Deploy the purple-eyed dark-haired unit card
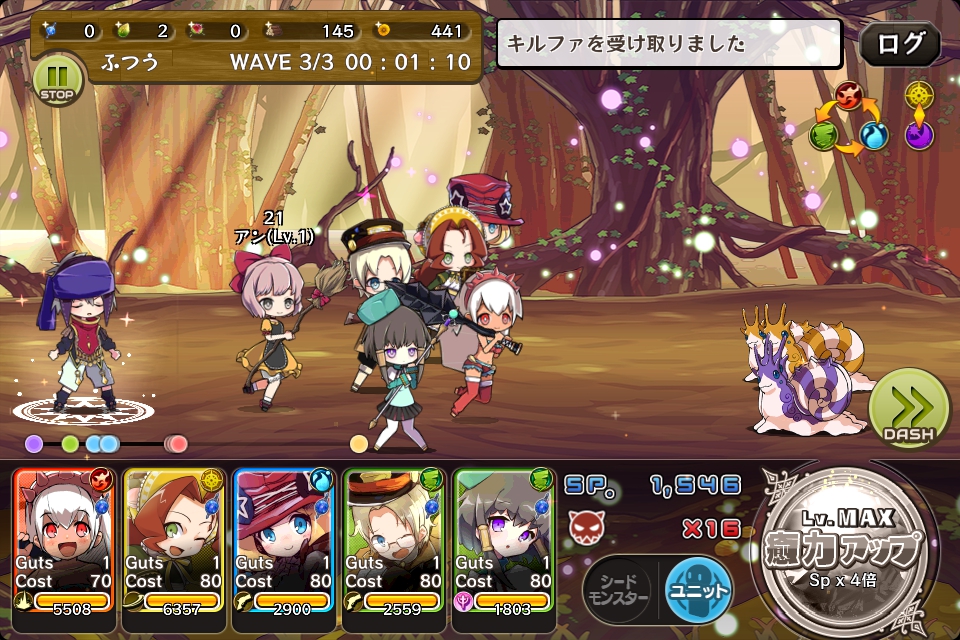The image size is (960, 640). coord(503,538)
